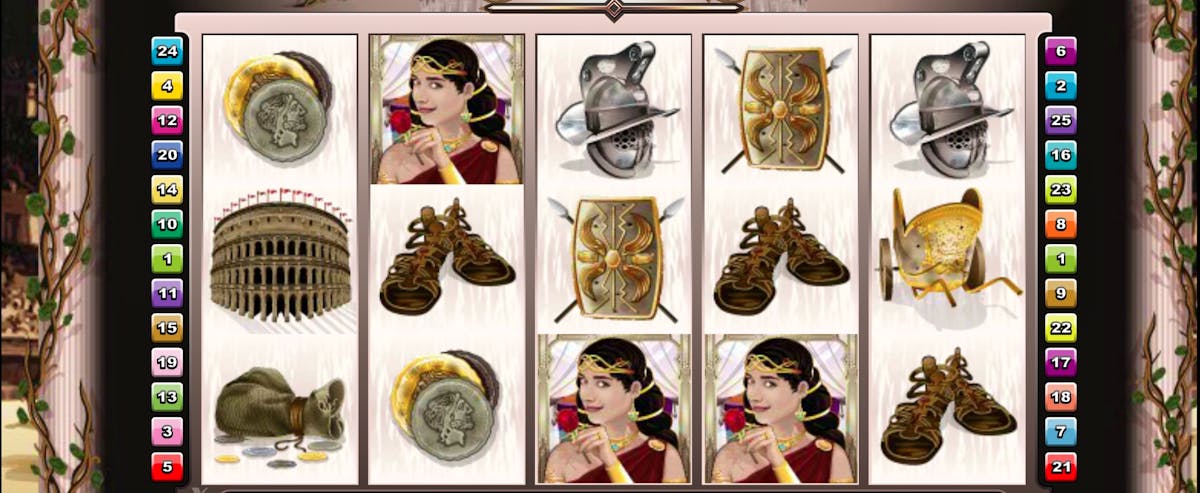Image resolution: width=1200 pixels, height=493 pixels.
Task: Choose the orange payline 8 marker
Action: [1060, 223]
